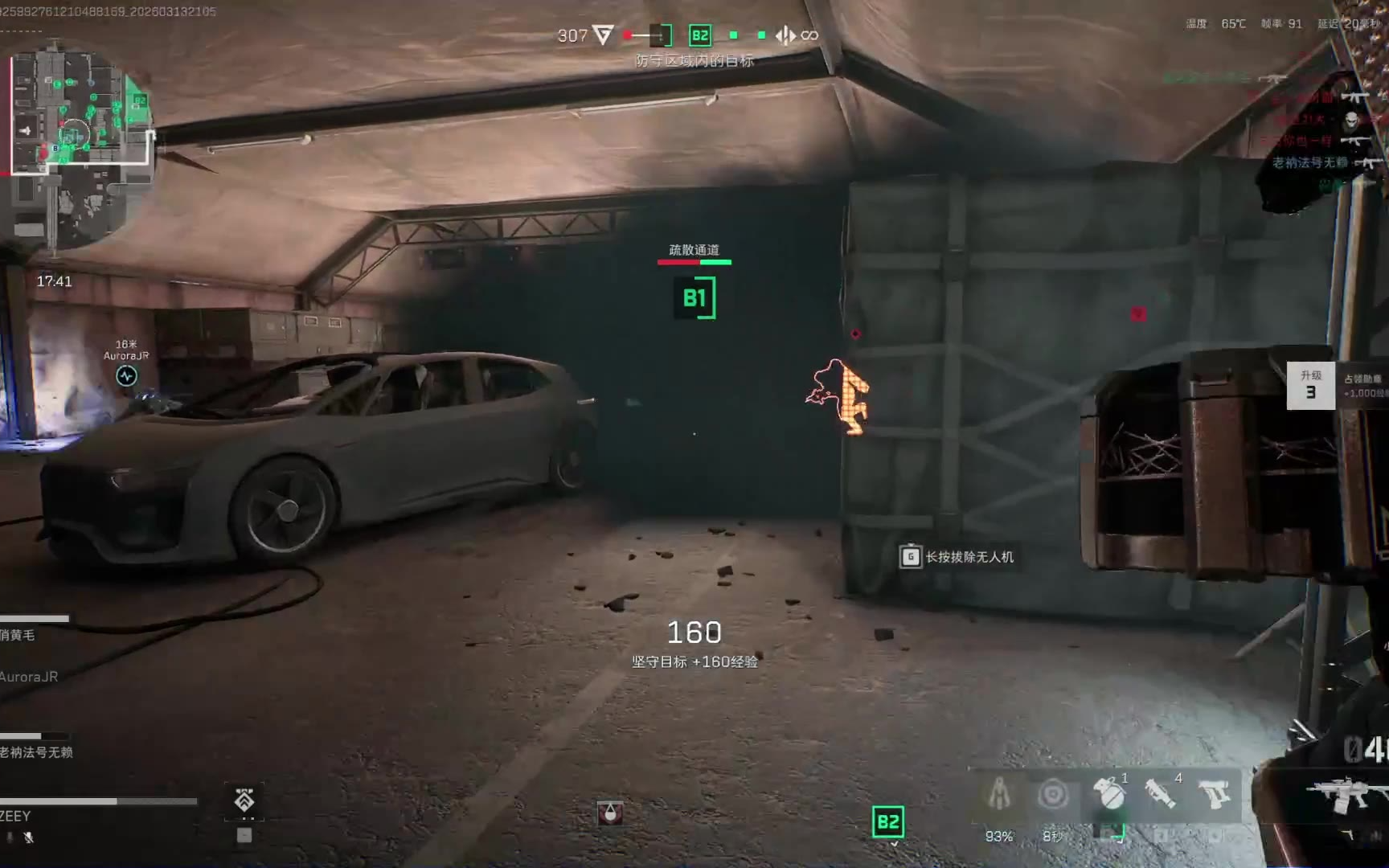Click the B1 objective waypoint marker
The height and width of the screenshot is (868, 1389).
[x=694, y=298]
